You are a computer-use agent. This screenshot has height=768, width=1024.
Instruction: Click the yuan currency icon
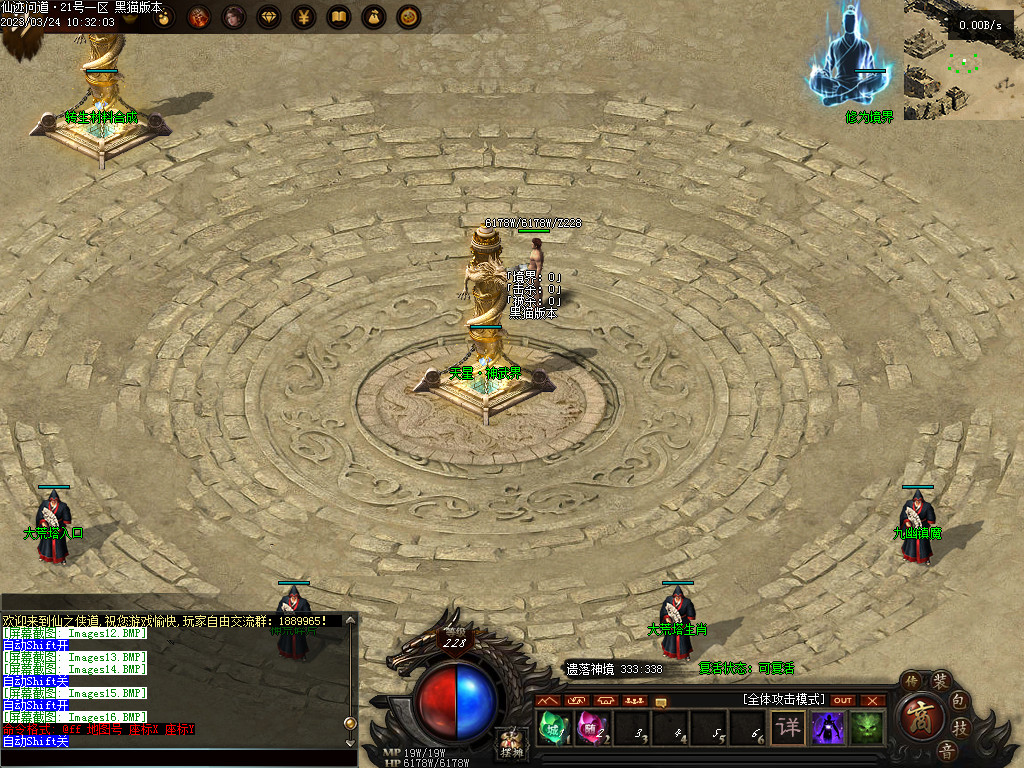[x=304, y=17]
